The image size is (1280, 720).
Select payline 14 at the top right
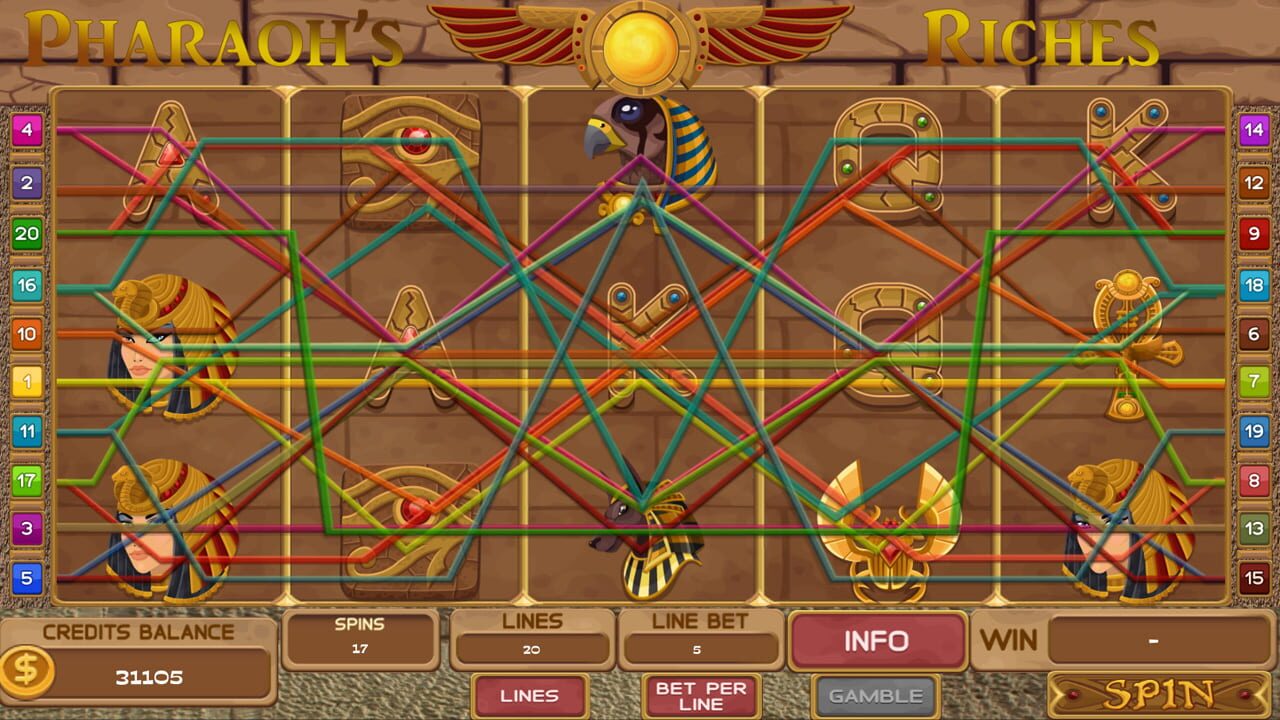(x=1256, y=128)
